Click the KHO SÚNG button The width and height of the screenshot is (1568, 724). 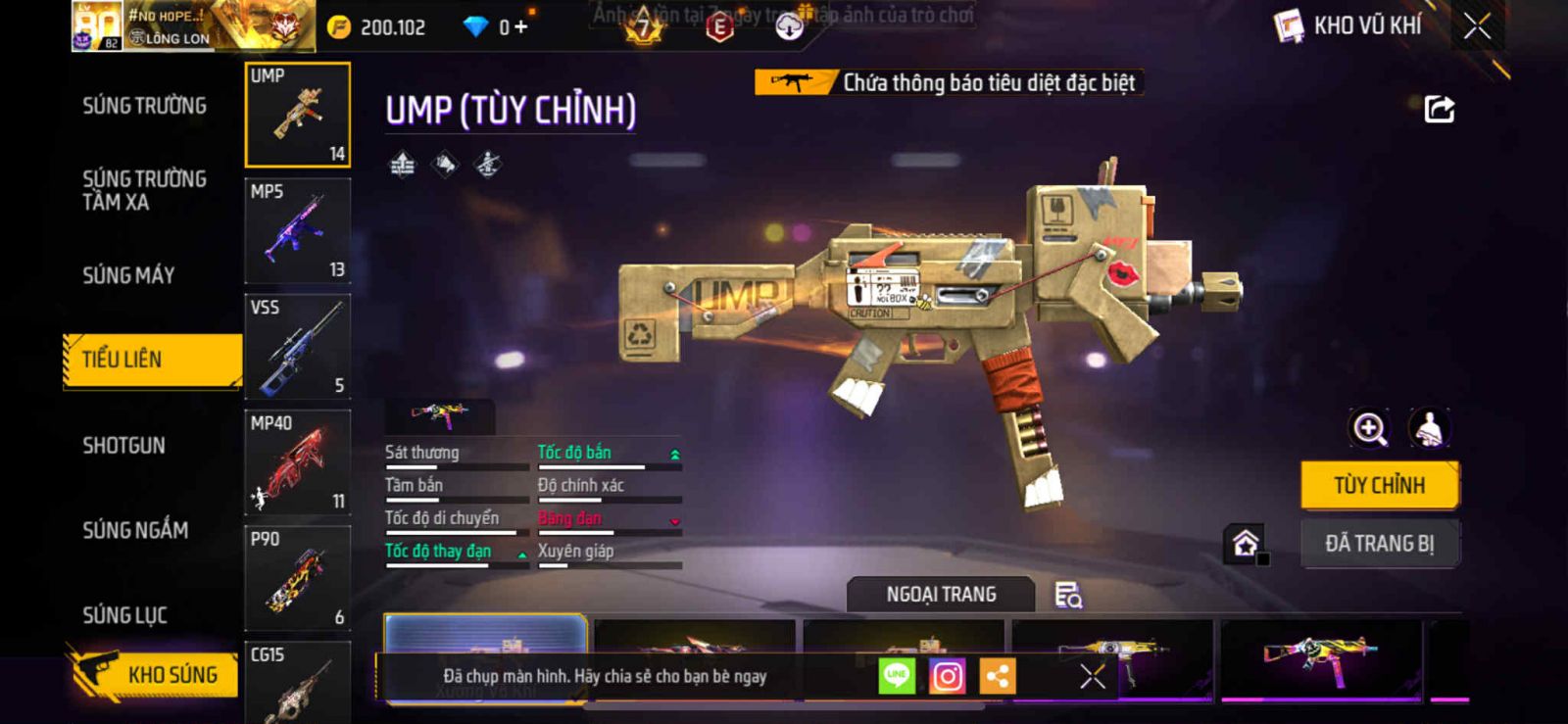pyautogui.click(x=154, y=674)
